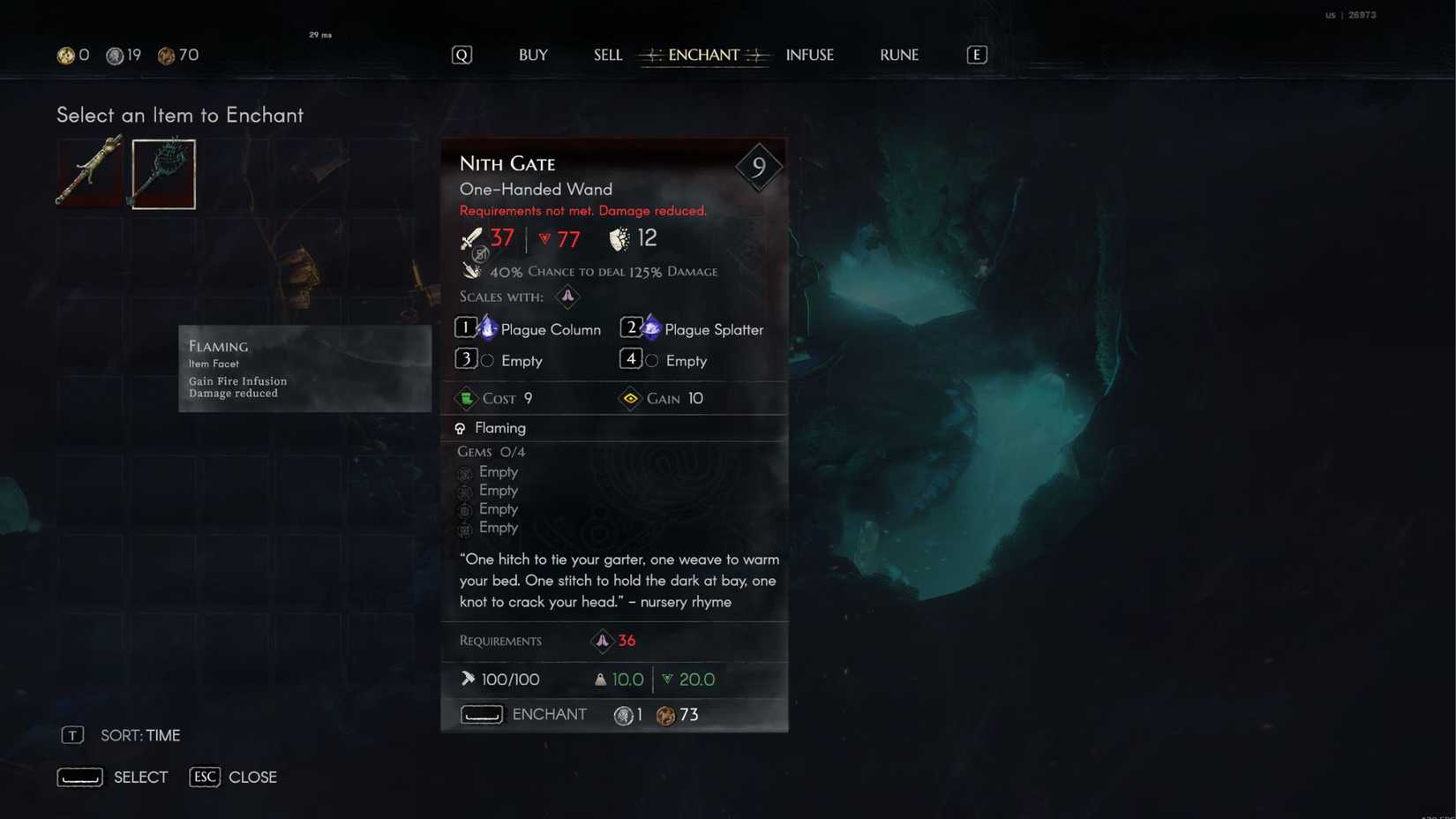The width and height of the screenshot is (1456, 819).
Task: Select the staff item in first slot
Action: pyautogui.click(x=90, y=173)
